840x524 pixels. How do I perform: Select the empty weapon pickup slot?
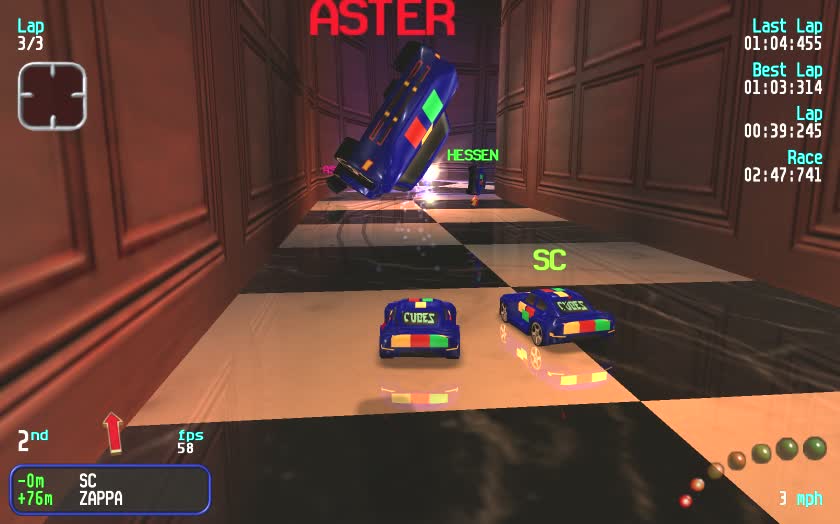tap(52, 96)
